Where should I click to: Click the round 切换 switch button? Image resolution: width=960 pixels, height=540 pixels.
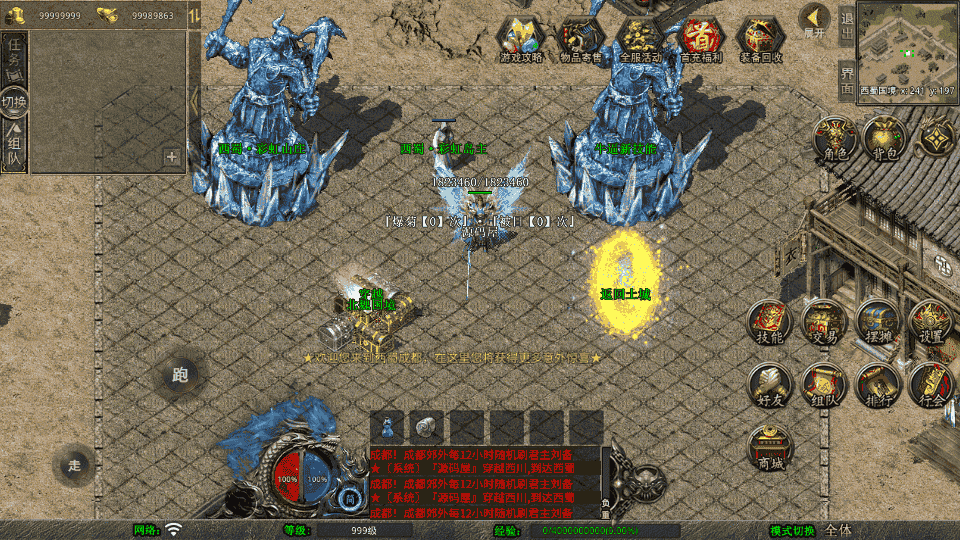pos(14,101)
